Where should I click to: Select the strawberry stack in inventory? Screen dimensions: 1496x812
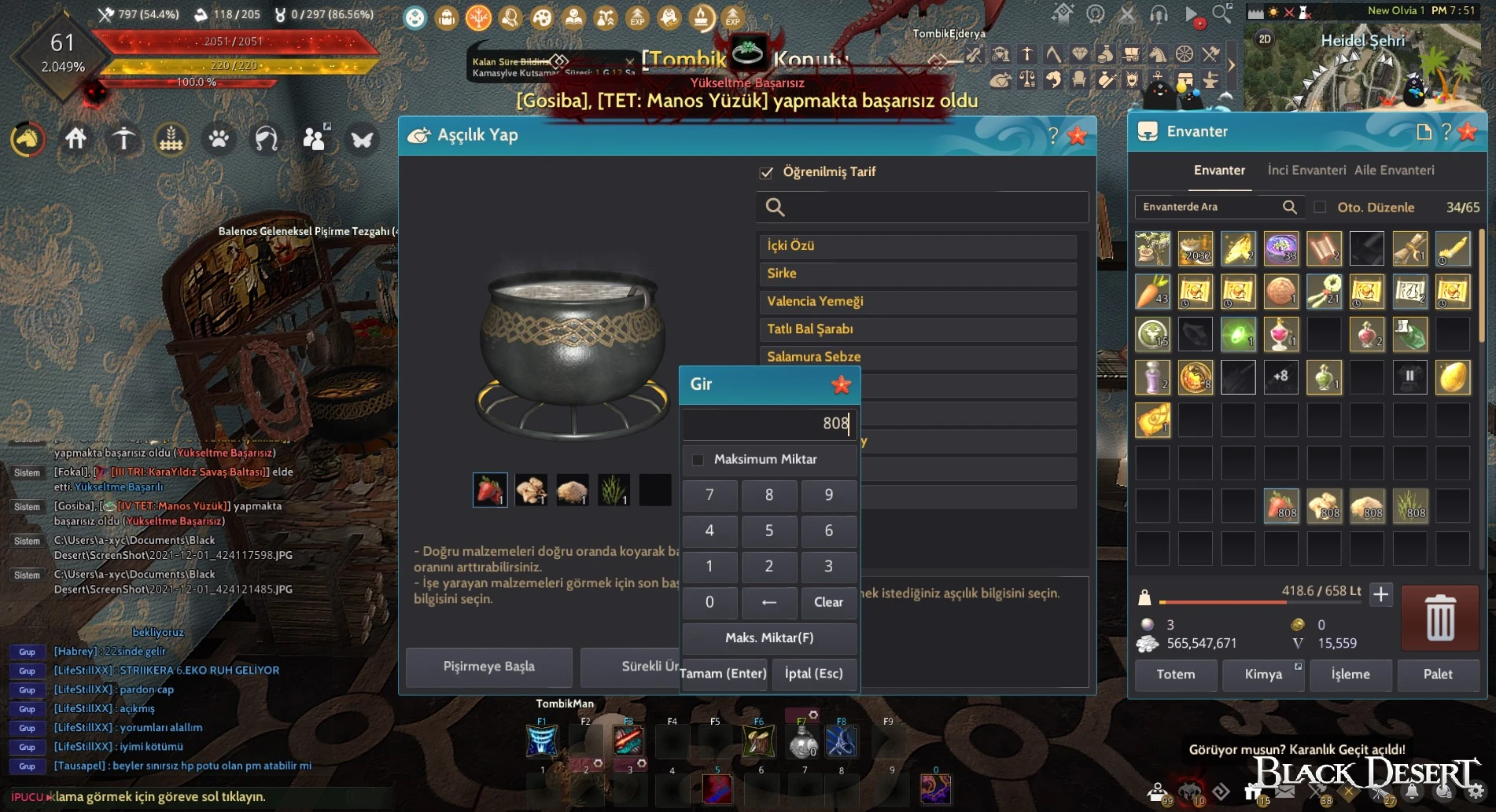(1280, 505)
